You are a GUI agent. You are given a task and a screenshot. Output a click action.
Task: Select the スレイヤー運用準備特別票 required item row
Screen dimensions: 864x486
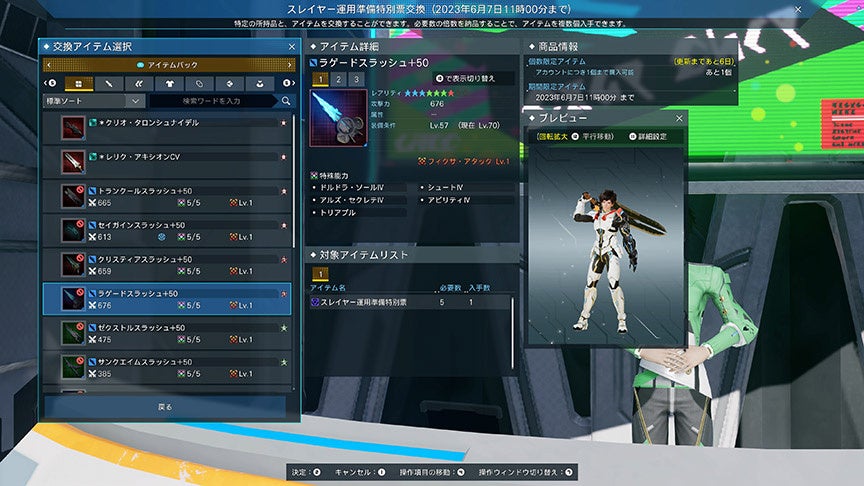pos(410,301)
